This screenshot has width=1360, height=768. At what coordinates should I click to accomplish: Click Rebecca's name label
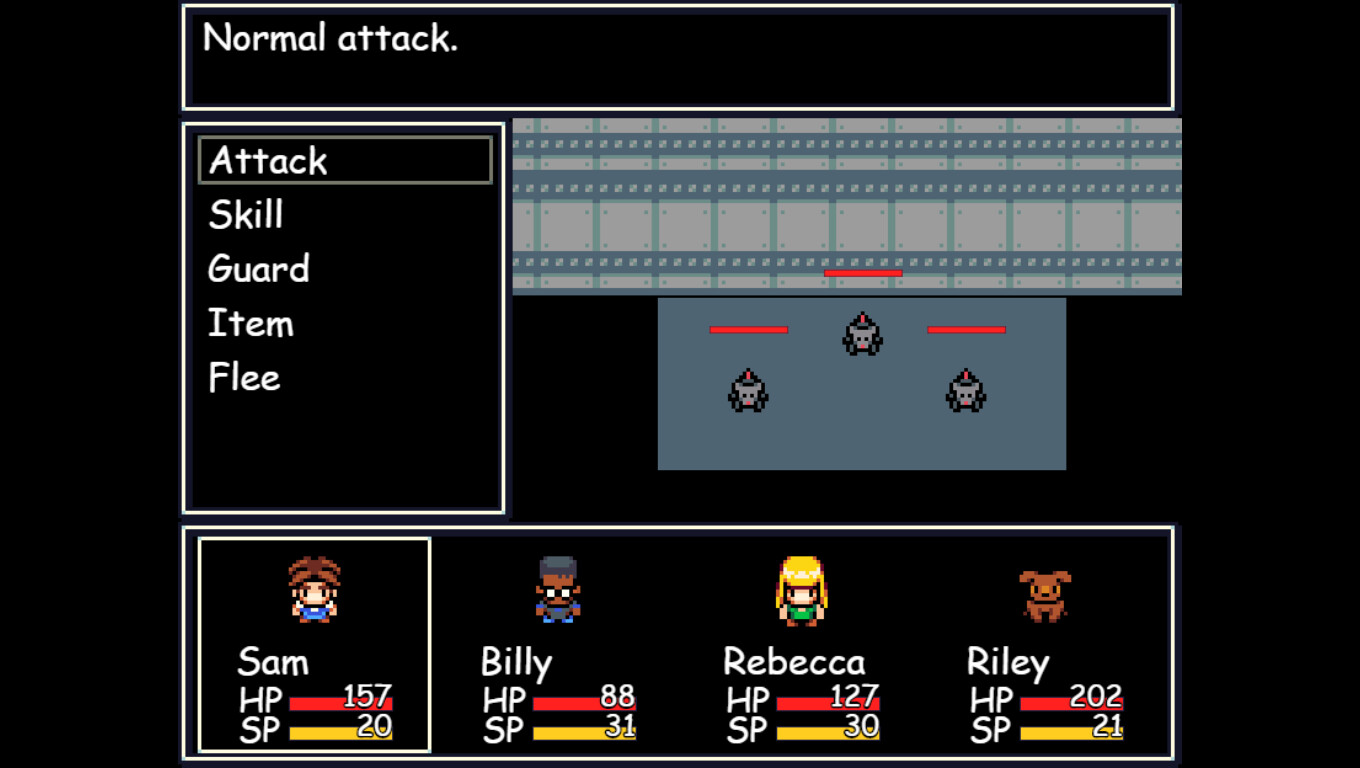794,662
